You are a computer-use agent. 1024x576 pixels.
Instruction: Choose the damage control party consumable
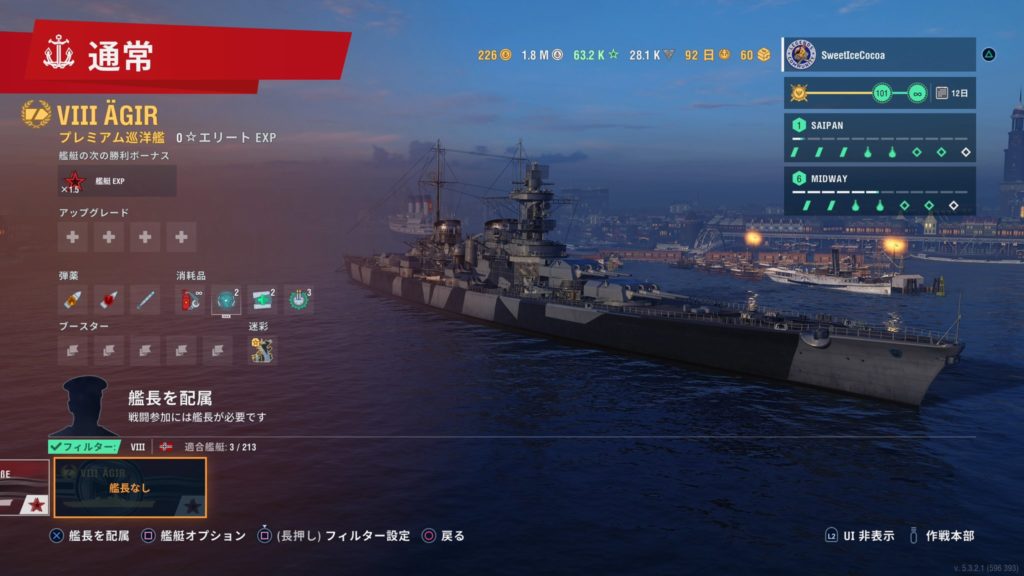click(190, 299)
